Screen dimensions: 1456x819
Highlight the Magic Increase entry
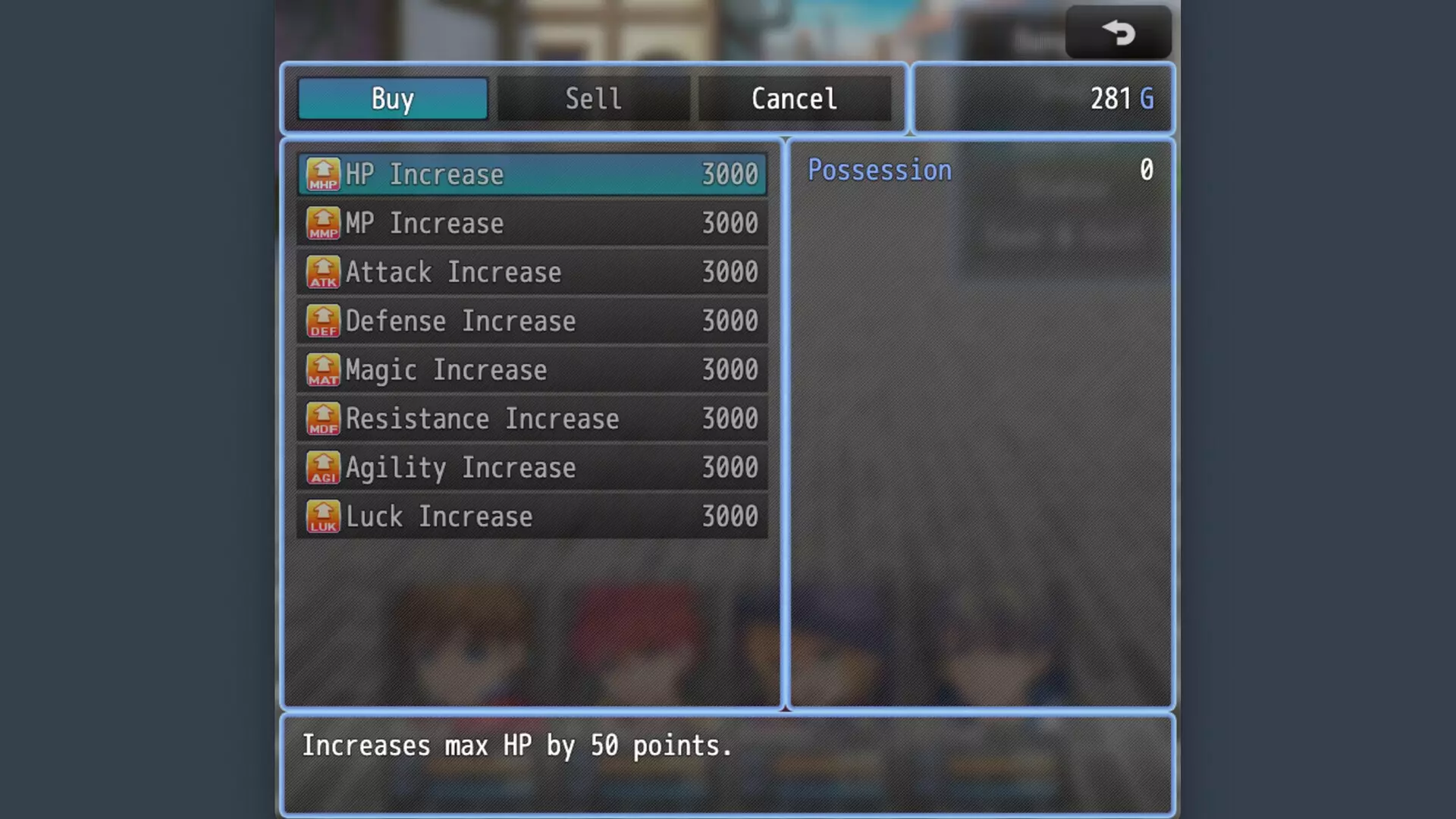pos(532,370)
